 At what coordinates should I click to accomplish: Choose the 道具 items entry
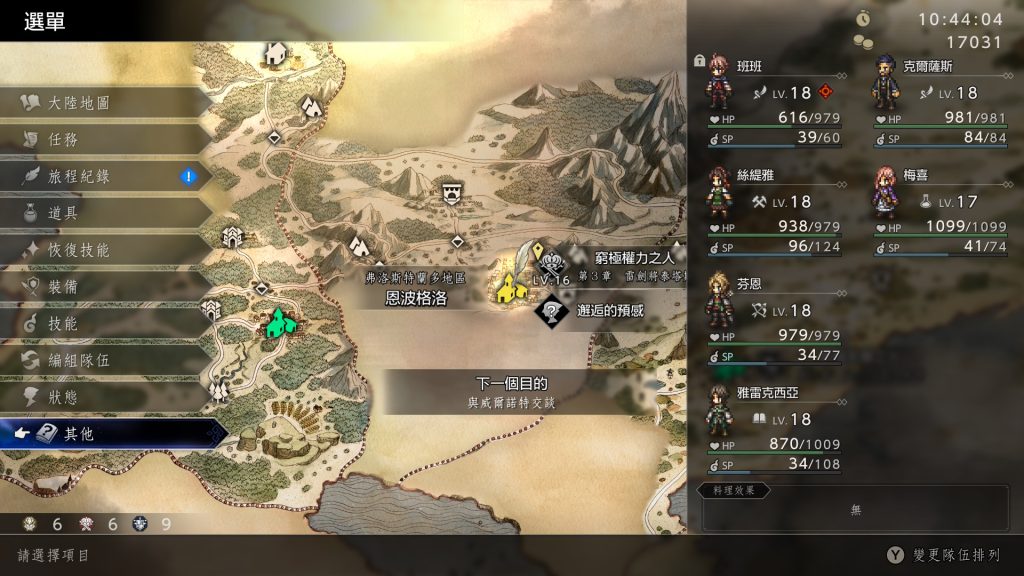[x=63, y=213]
